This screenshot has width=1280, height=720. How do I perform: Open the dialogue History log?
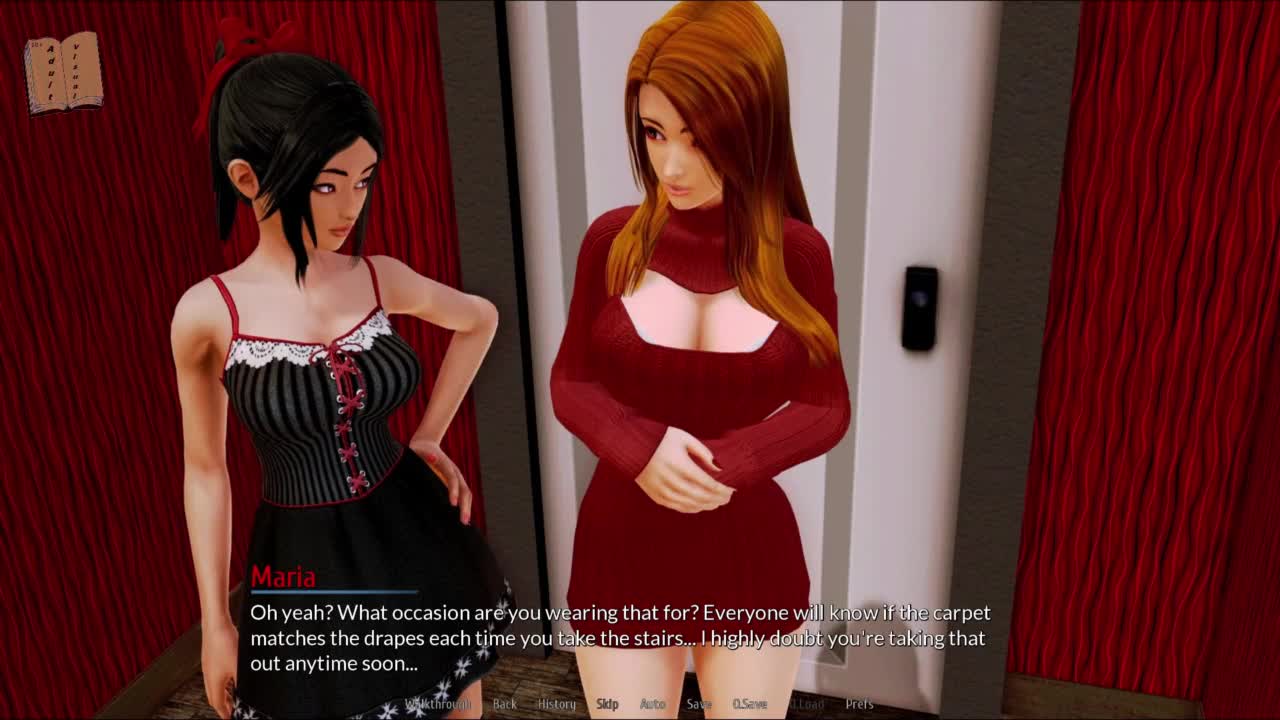coord(557,704)
